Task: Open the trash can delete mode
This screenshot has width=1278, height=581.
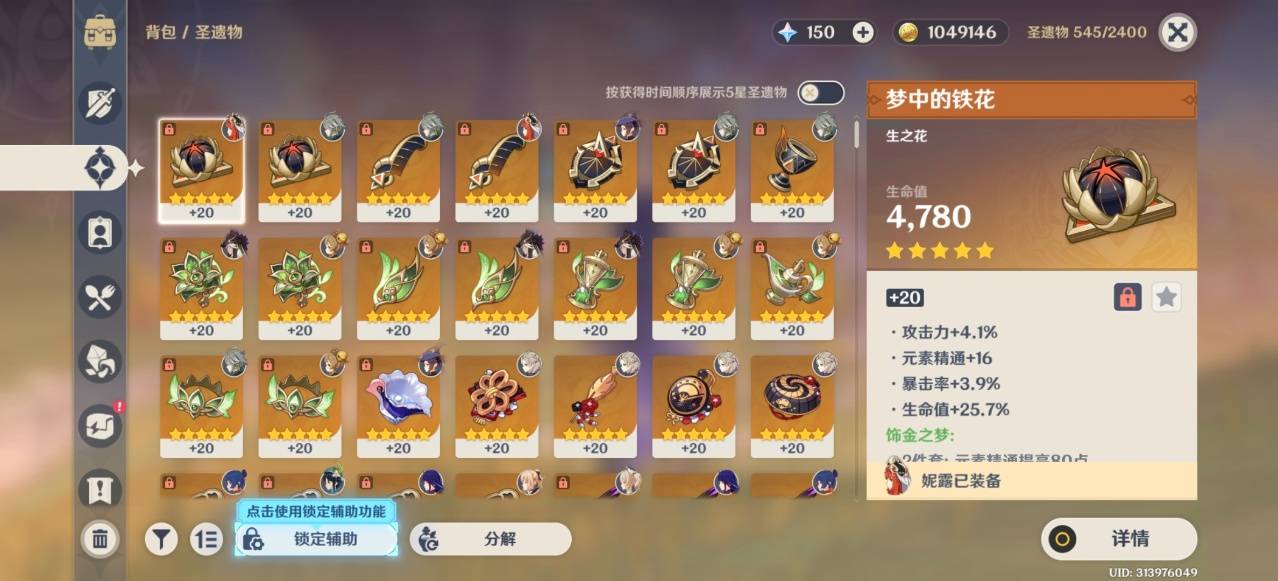Action: 100,539
